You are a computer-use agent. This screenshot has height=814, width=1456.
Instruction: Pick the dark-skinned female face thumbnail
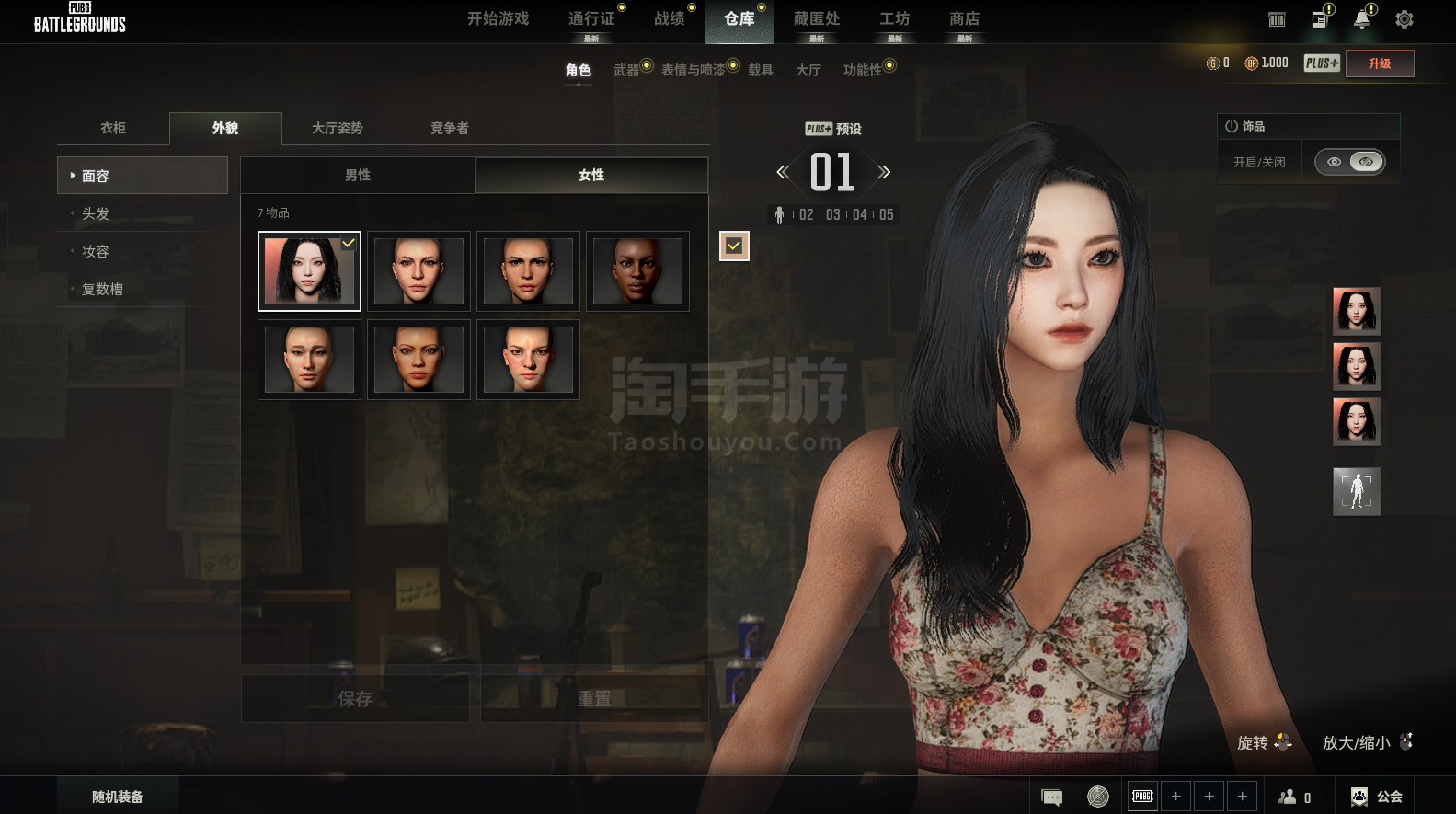pyautogui.click(x=637, y=271)
